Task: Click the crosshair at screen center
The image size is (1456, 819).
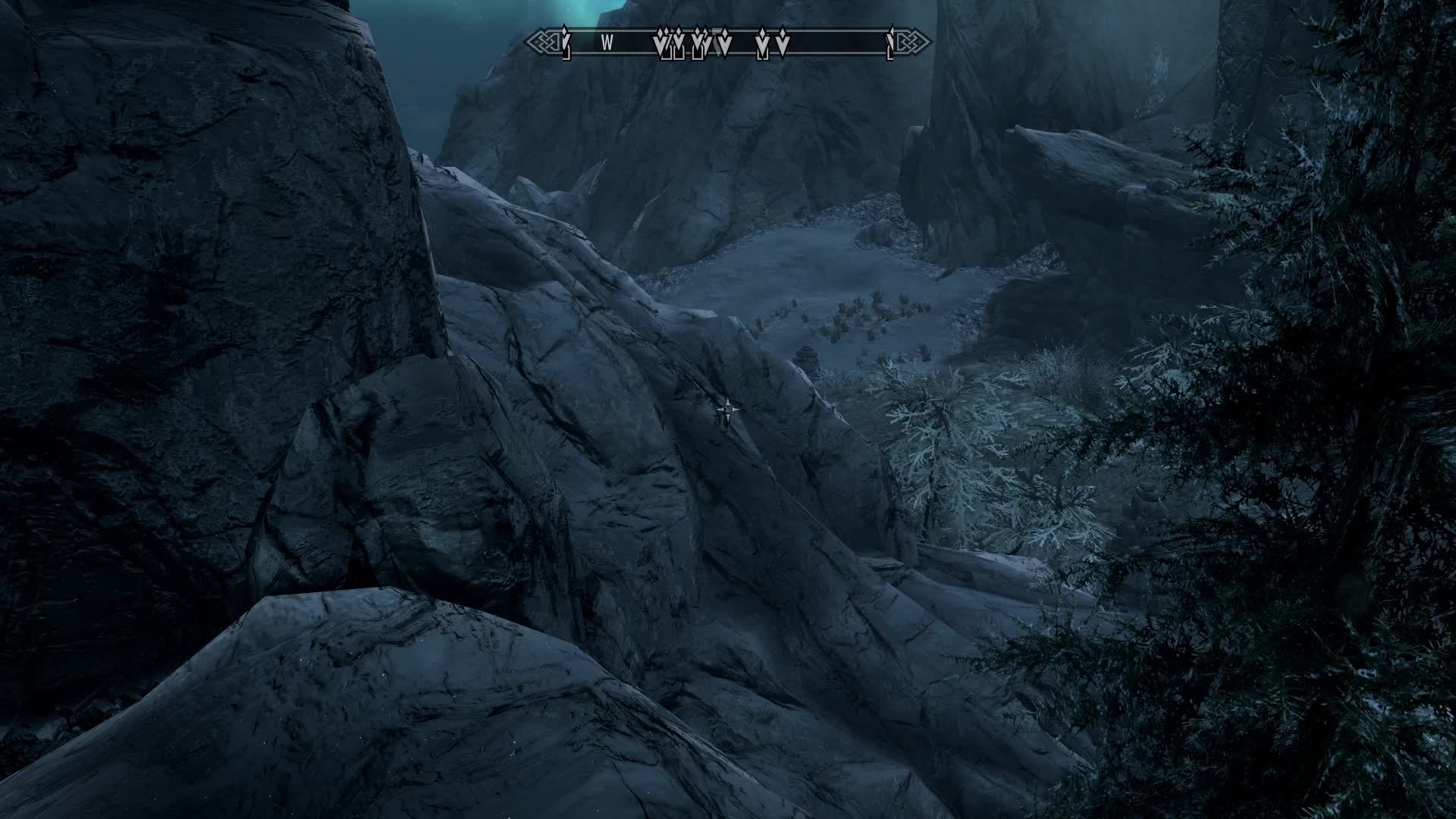Action: coord(728,409)
